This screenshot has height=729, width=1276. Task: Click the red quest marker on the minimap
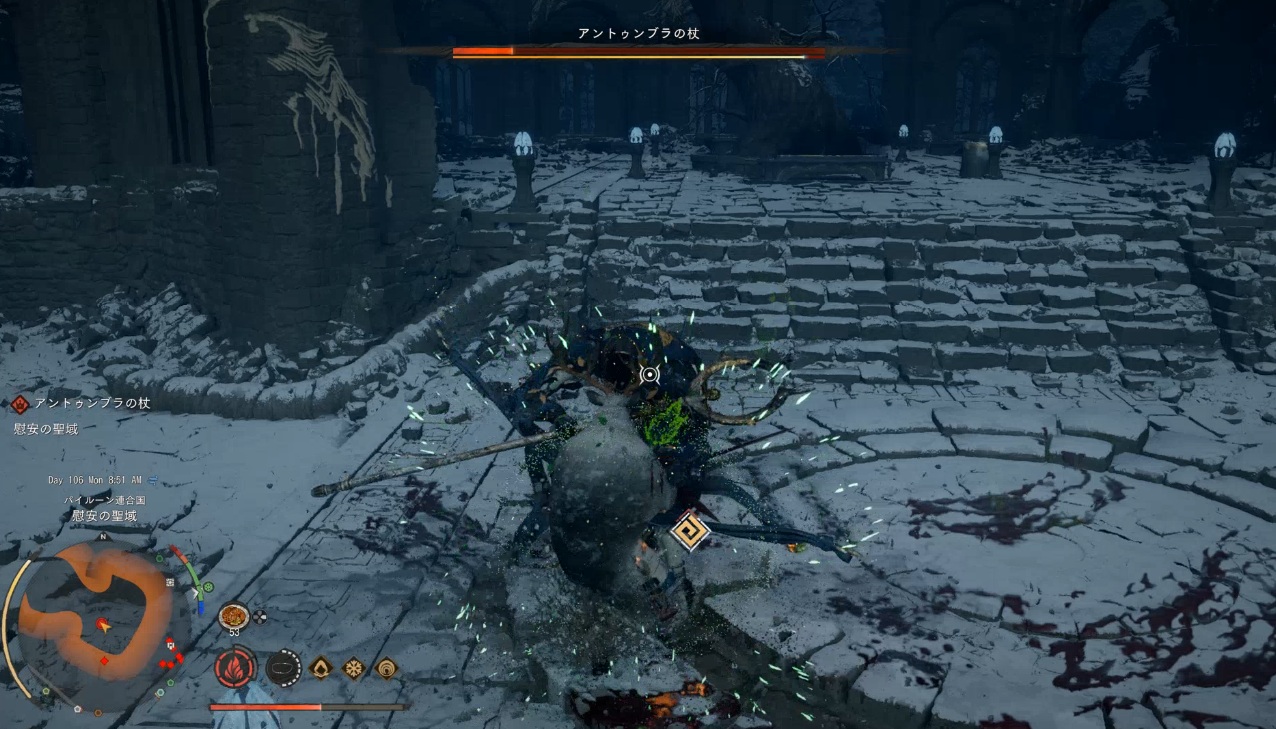106,661
